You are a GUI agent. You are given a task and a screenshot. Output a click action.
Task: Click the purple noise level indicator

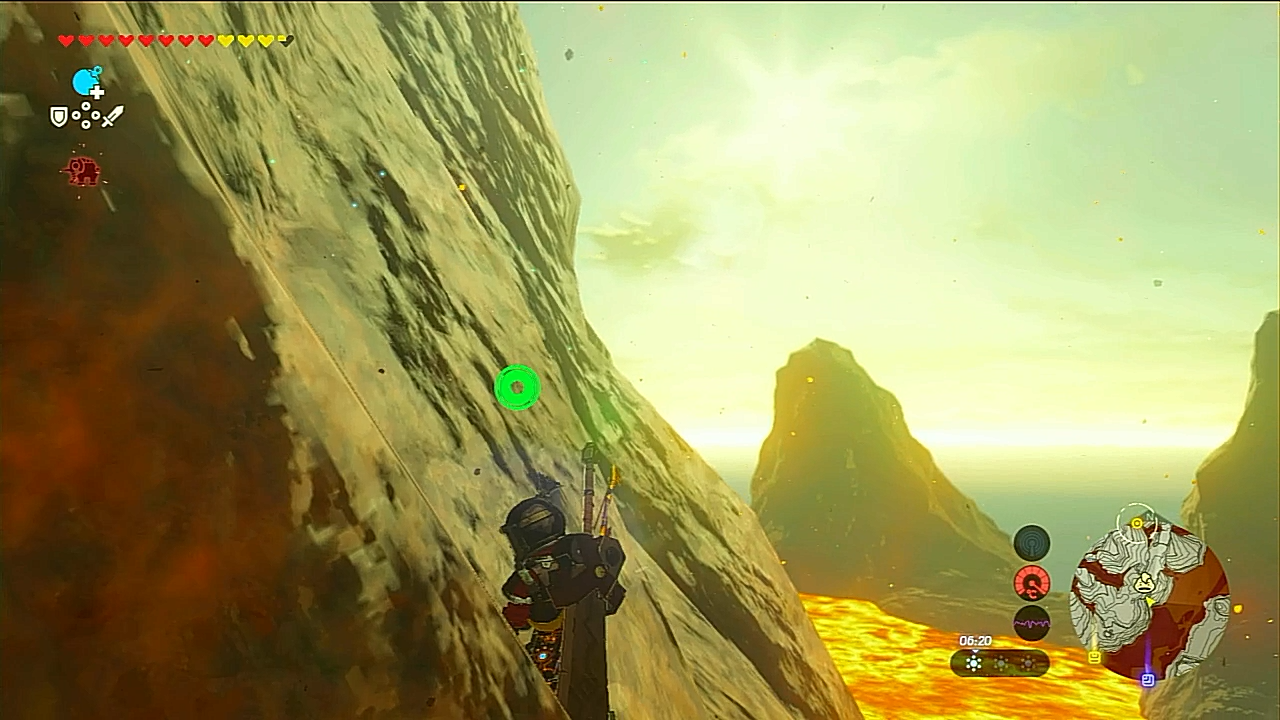click(1032, 623)
